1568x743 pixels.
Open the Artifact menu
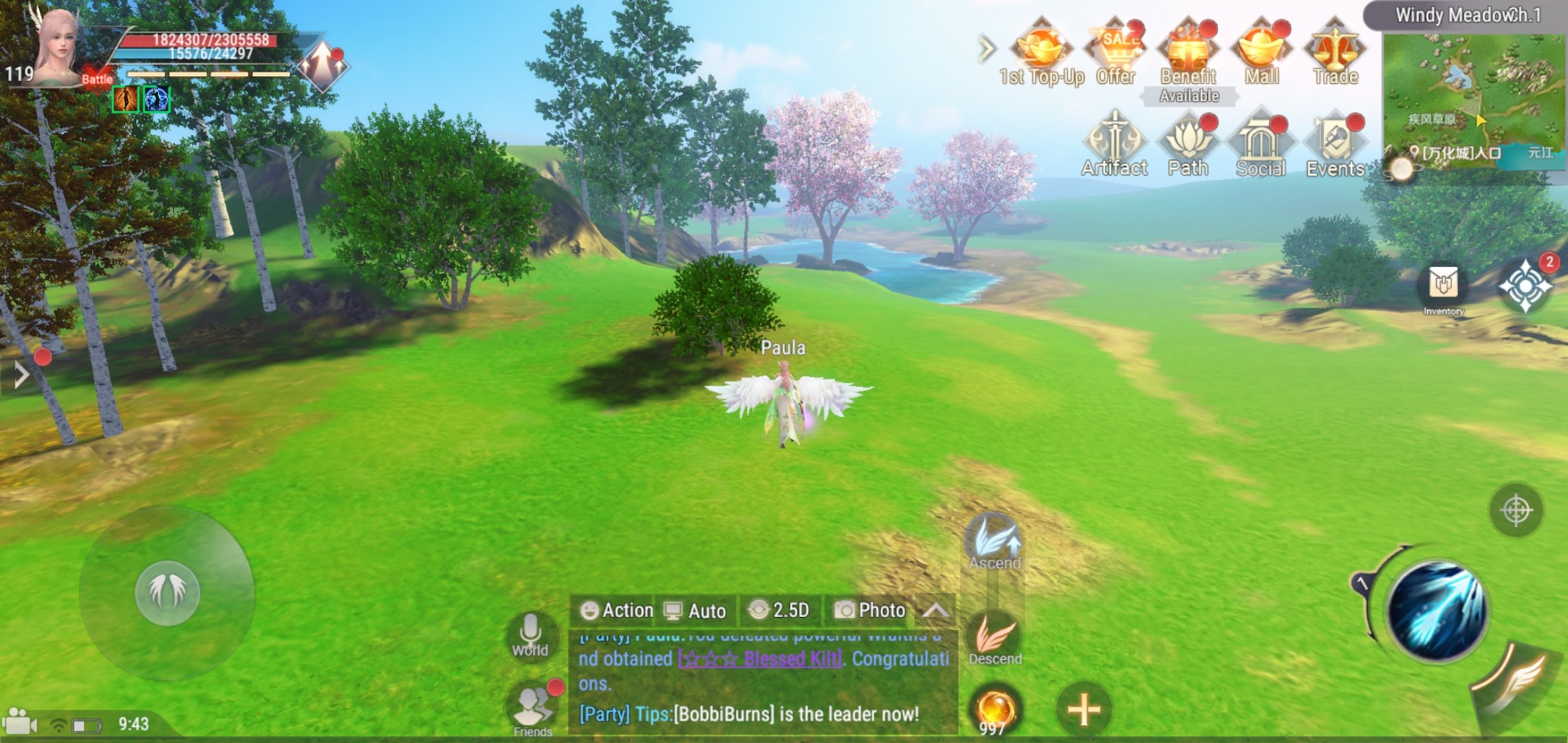[x=1114, y=143]
